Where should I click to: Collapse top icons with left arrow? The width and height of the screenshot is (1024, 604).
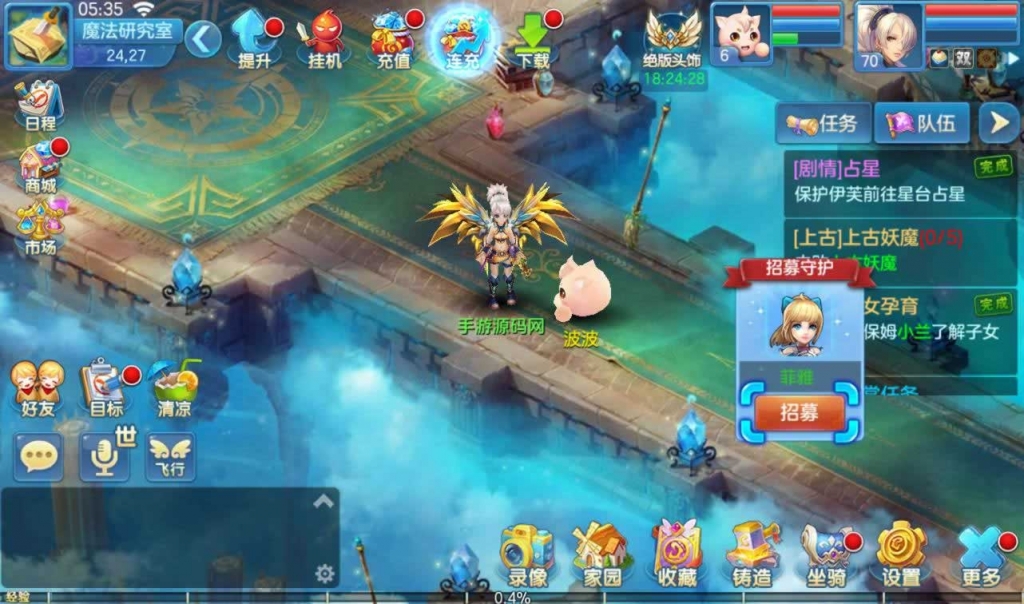pos(203,39)
